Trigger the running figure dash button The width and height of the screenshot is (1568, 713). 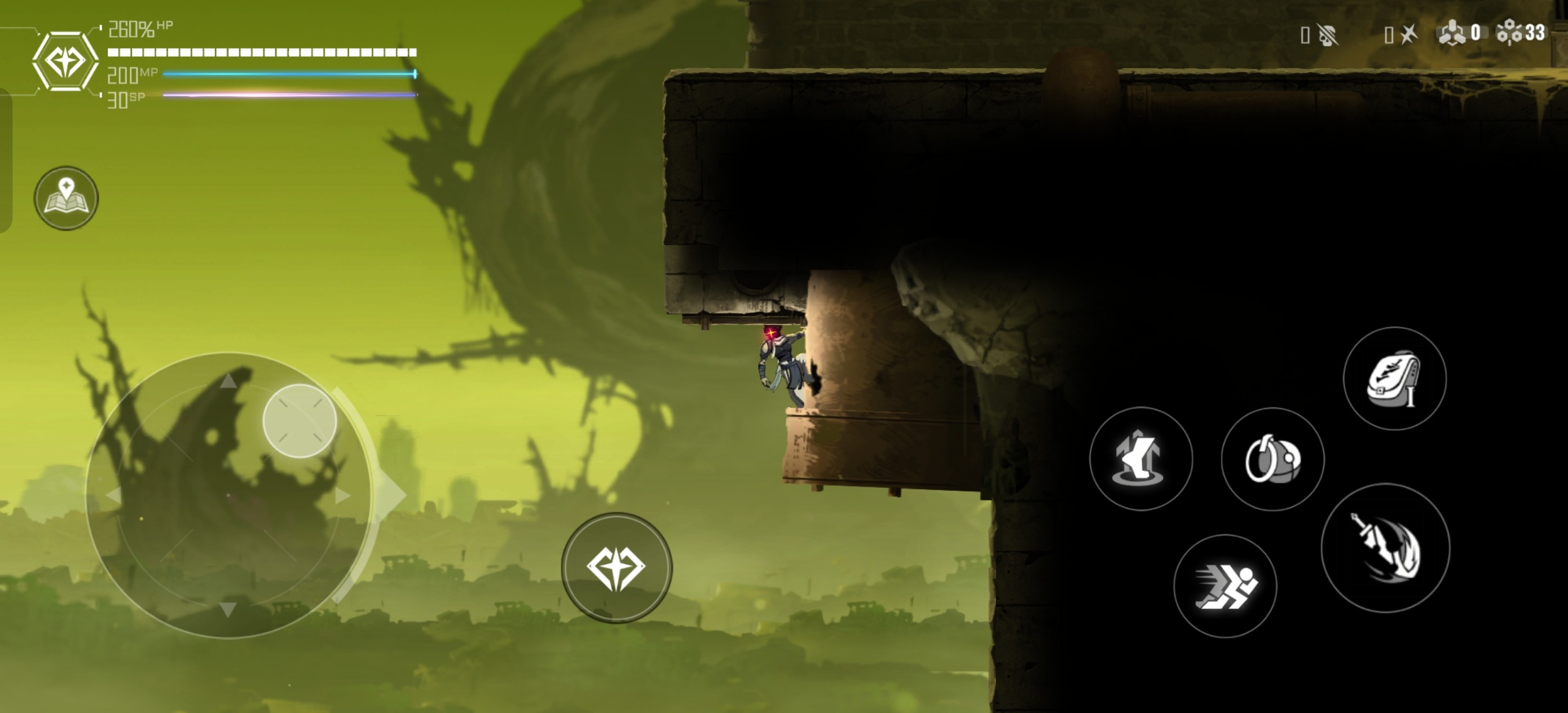pos(1225,586)
